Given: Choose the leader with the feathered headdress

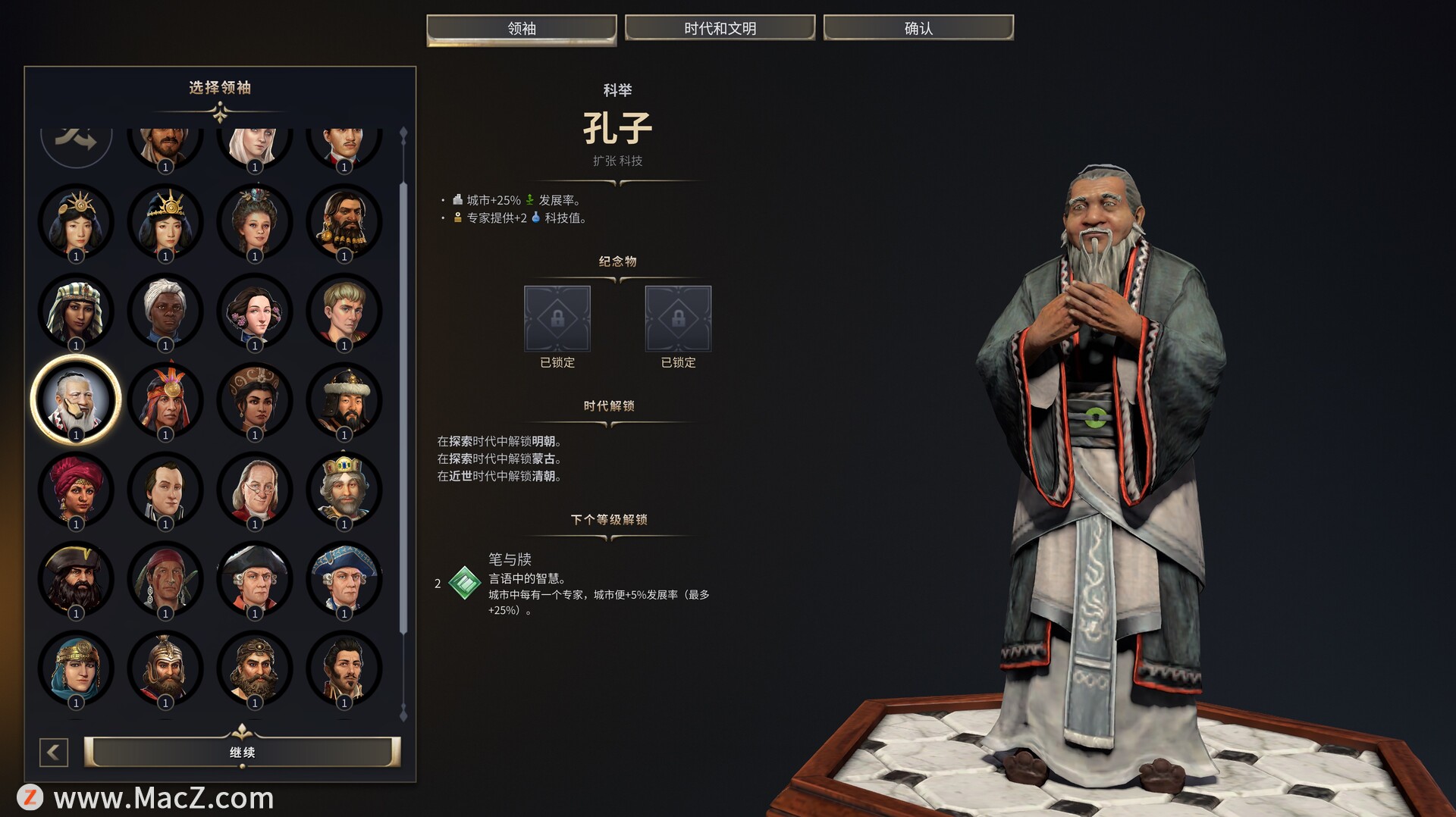Looking at the screenshot, I should click(165, 399).
